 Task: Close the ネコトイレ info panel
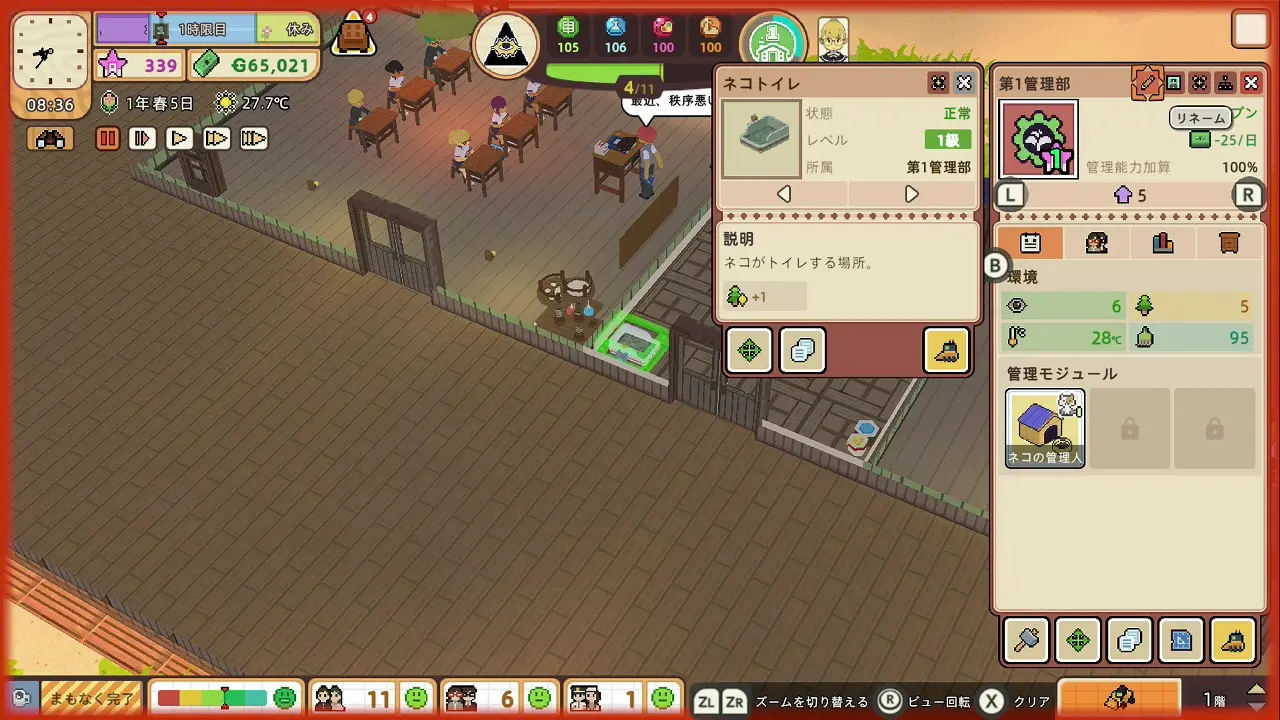[x=964, y=83]
